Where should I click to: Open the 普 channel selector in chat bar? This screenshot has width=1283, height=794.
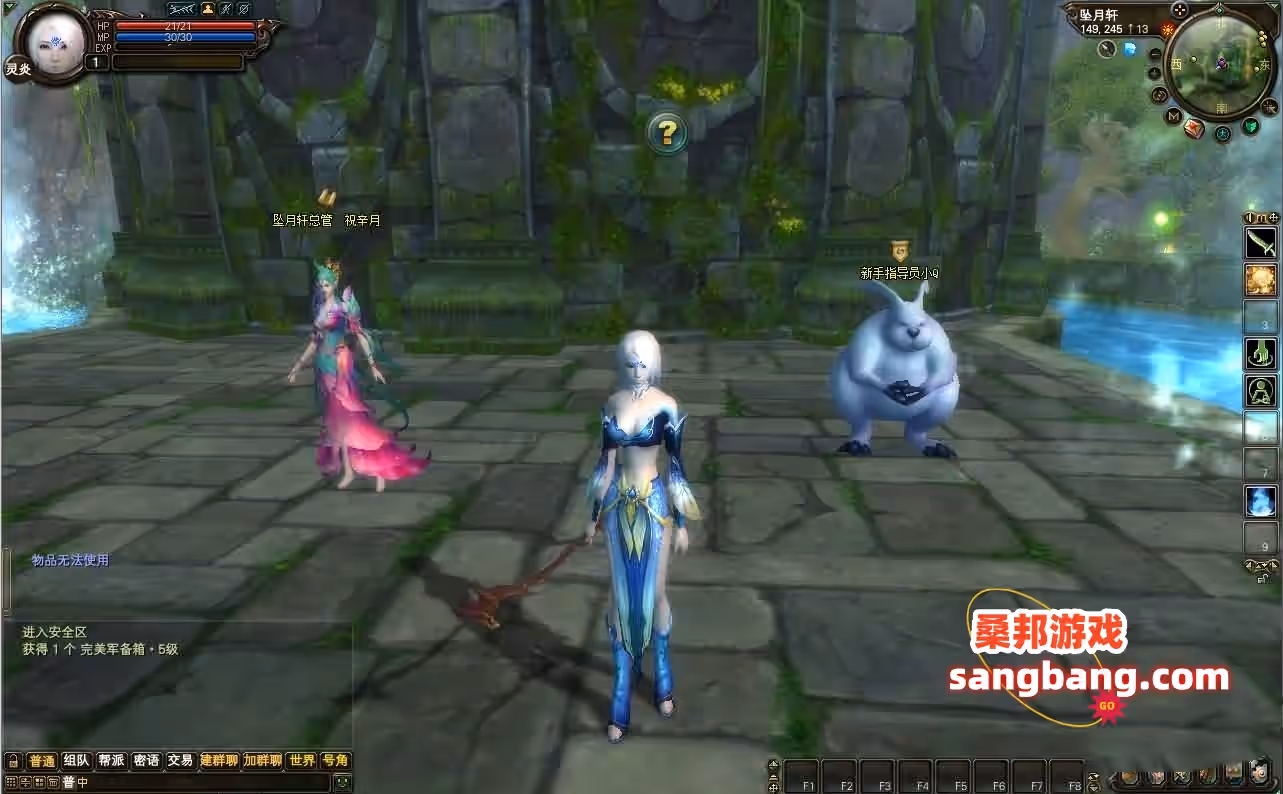coord(67,782)
